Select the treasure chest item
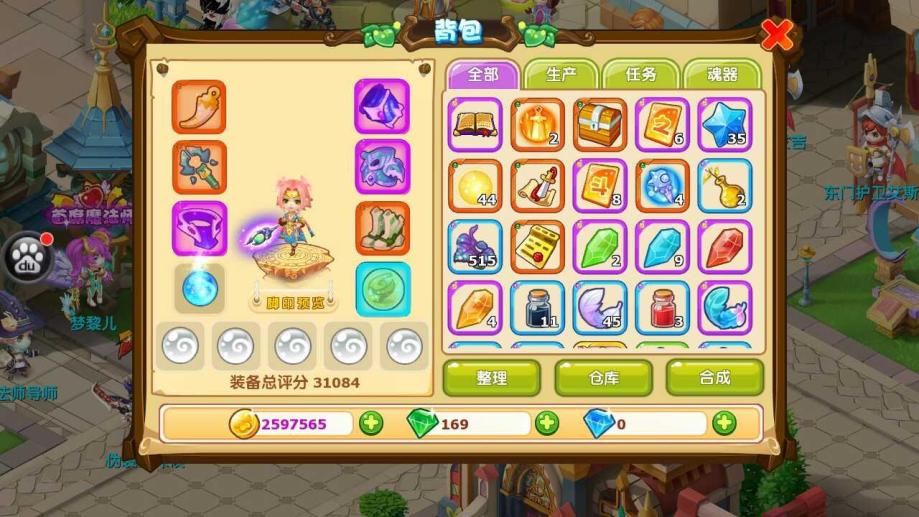919x517 pixels. 599,125
